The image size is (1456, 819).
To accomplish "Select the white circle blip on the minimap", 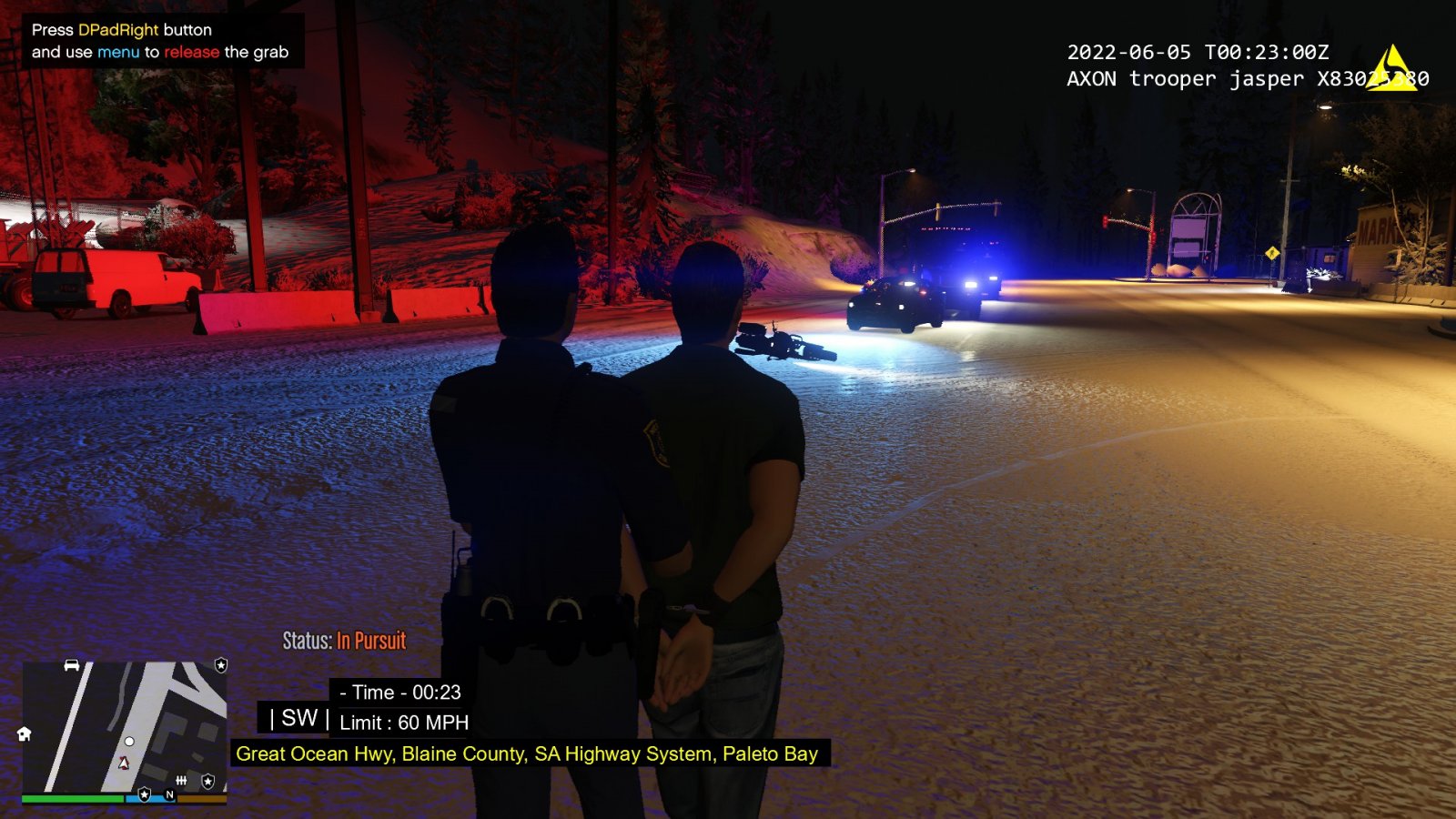I will (129, 742).
